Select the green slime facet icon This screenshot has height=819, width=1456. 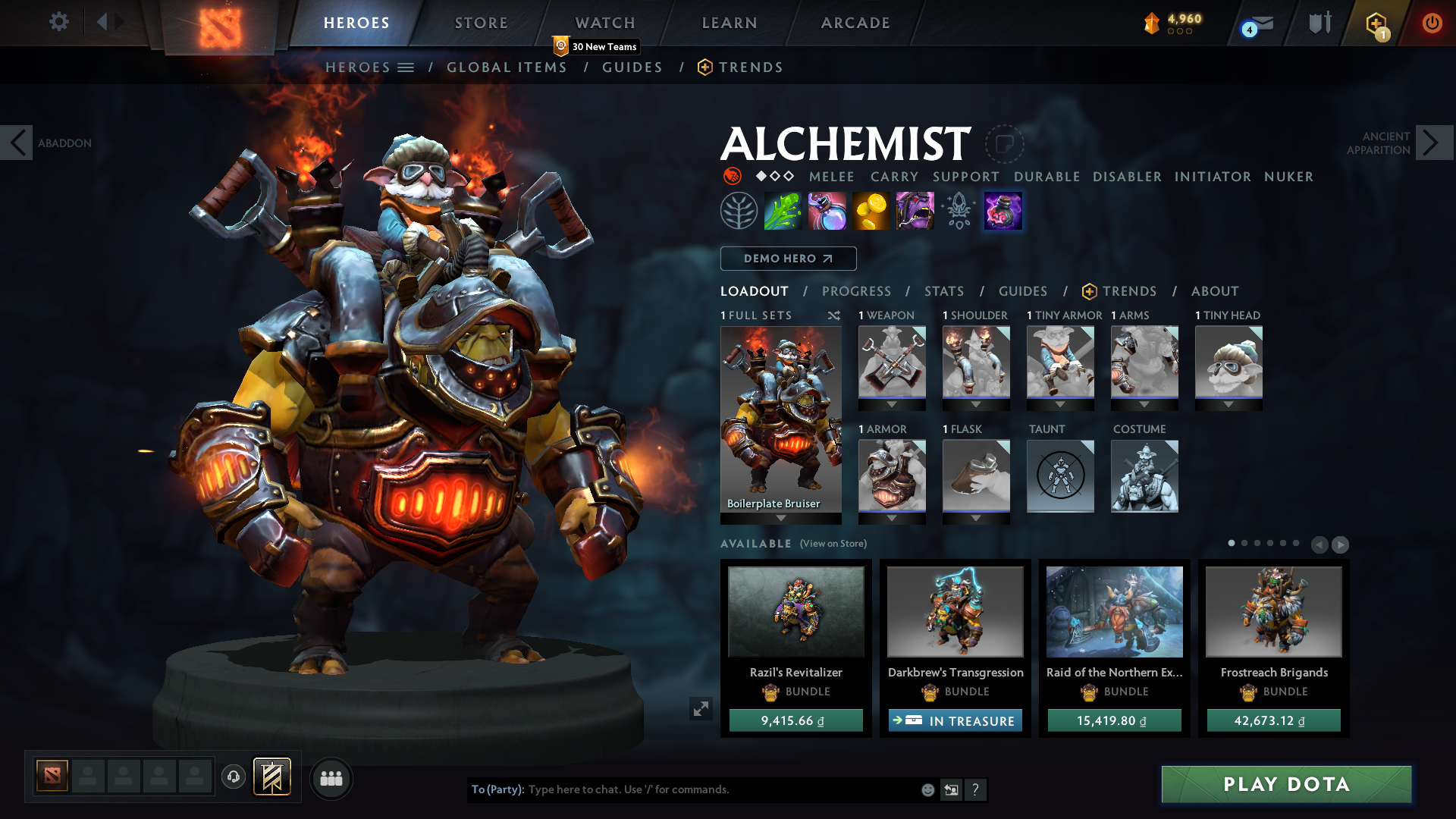pyautogui.click(x=783, y=211)
